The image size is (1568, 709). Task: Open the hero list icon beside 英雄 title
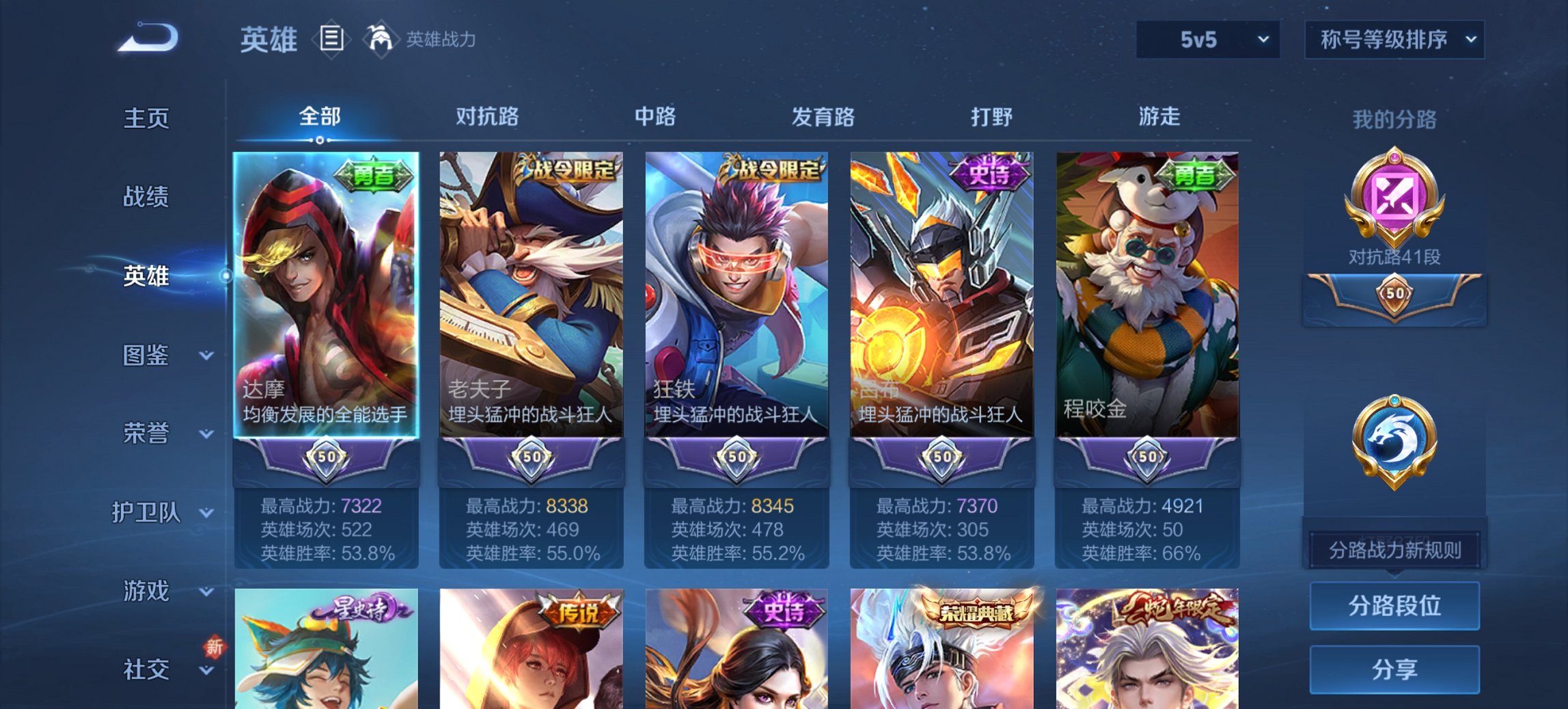(x=333, y=40)
